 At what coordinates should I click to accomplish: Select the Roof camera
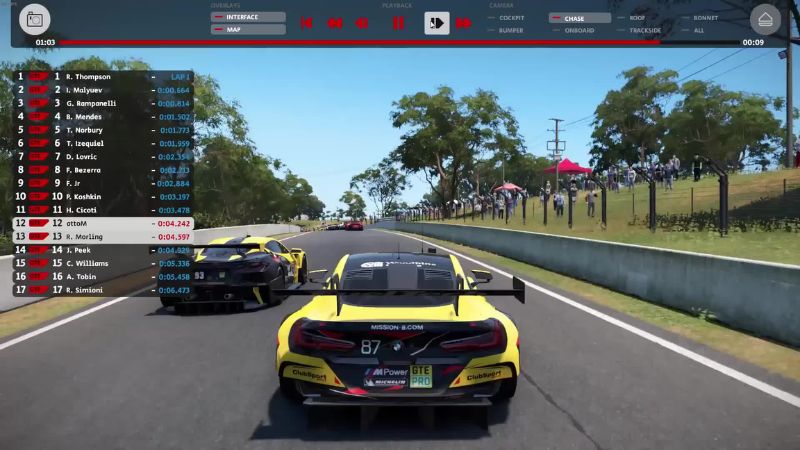click(640, 18)
